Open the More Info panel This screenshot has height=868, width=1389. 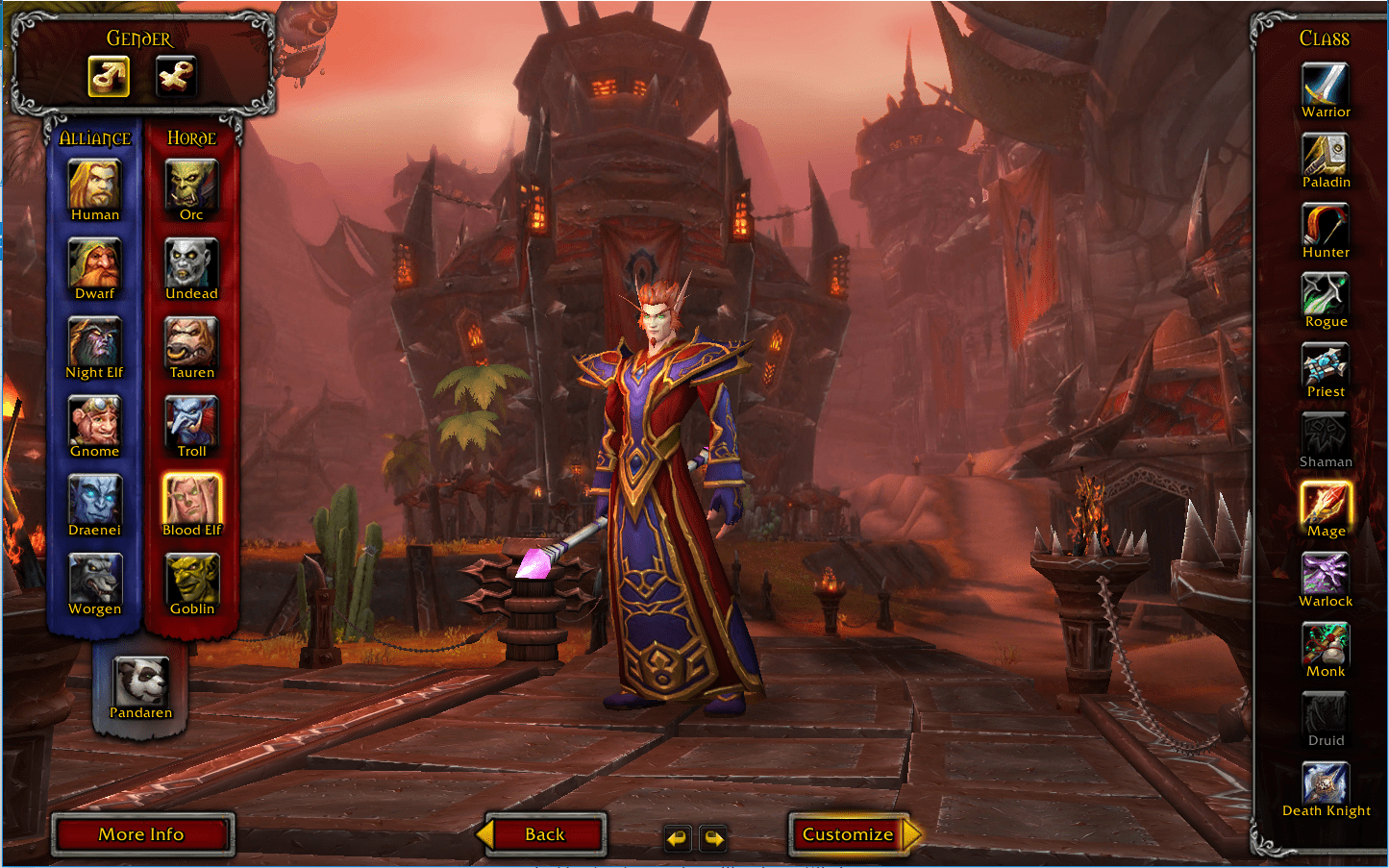point(142,834)
